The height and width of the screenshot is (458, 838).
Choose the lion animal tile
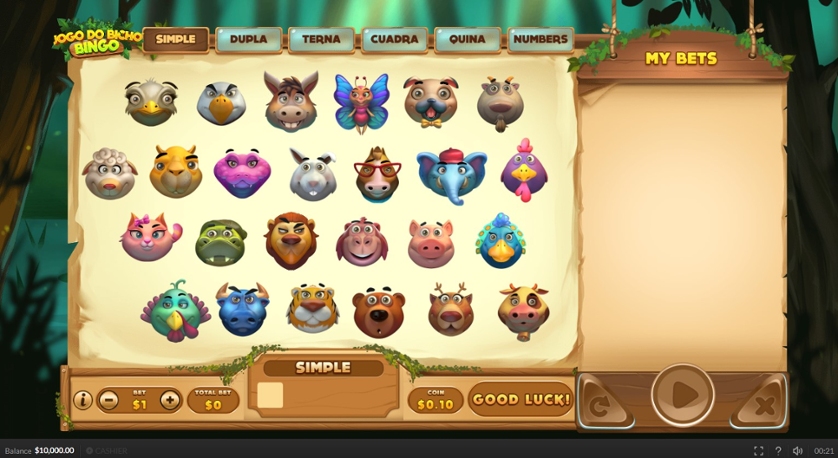click(x=290, y=240)
